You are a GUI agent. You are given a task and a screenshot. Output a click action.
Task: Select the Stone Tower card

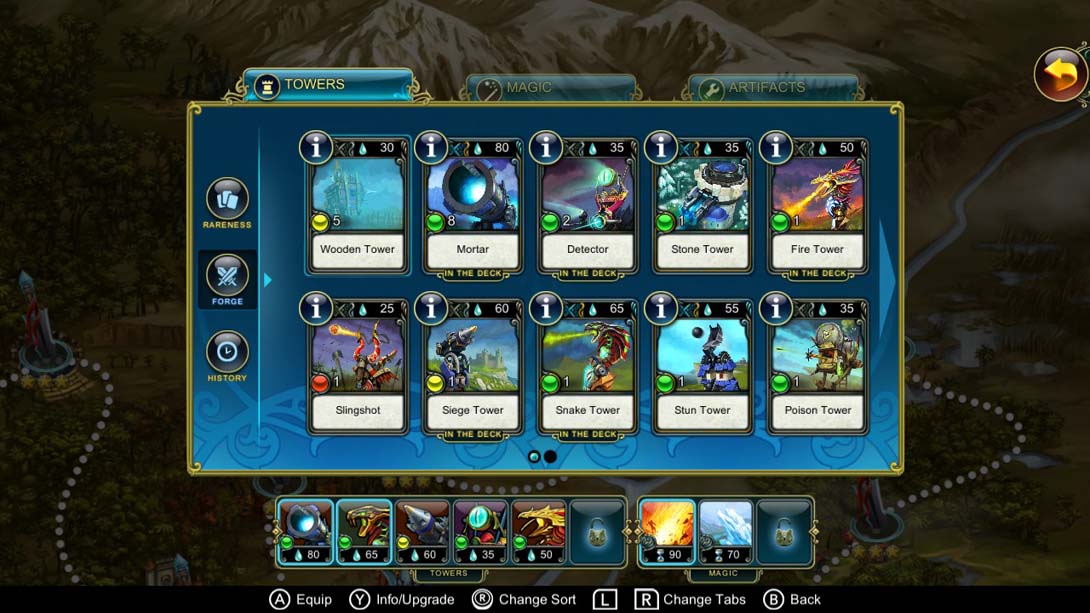pos(703,207)
